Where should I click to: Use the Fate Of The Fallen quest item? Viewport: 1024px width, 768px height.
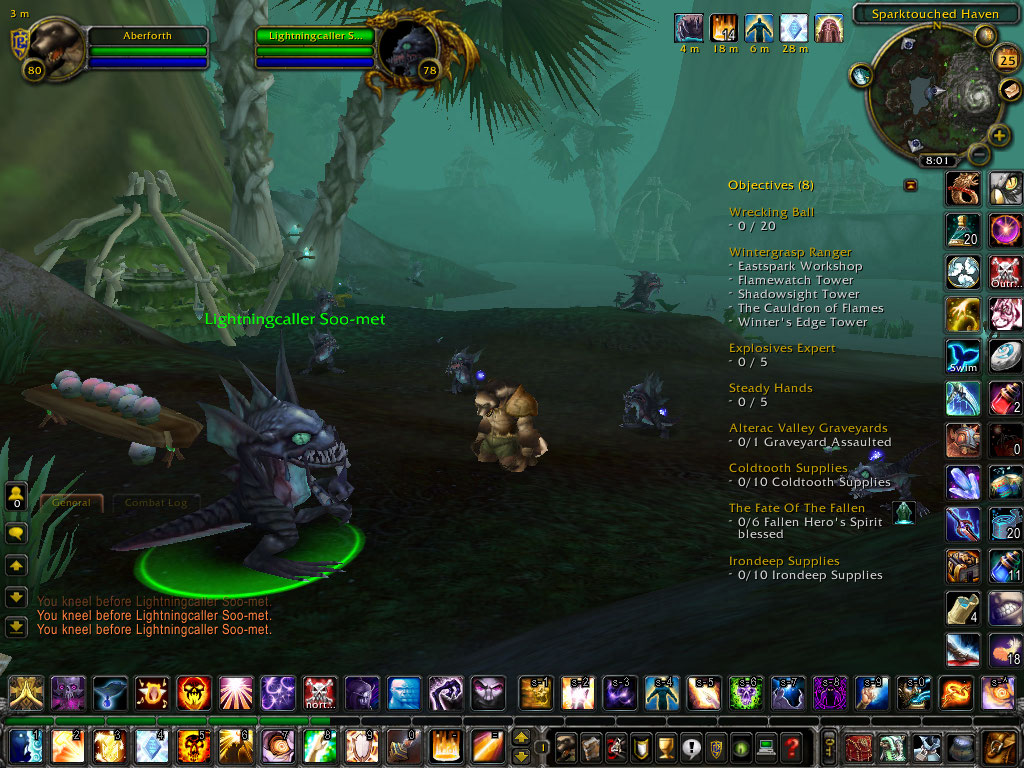(x=904, y=513)
